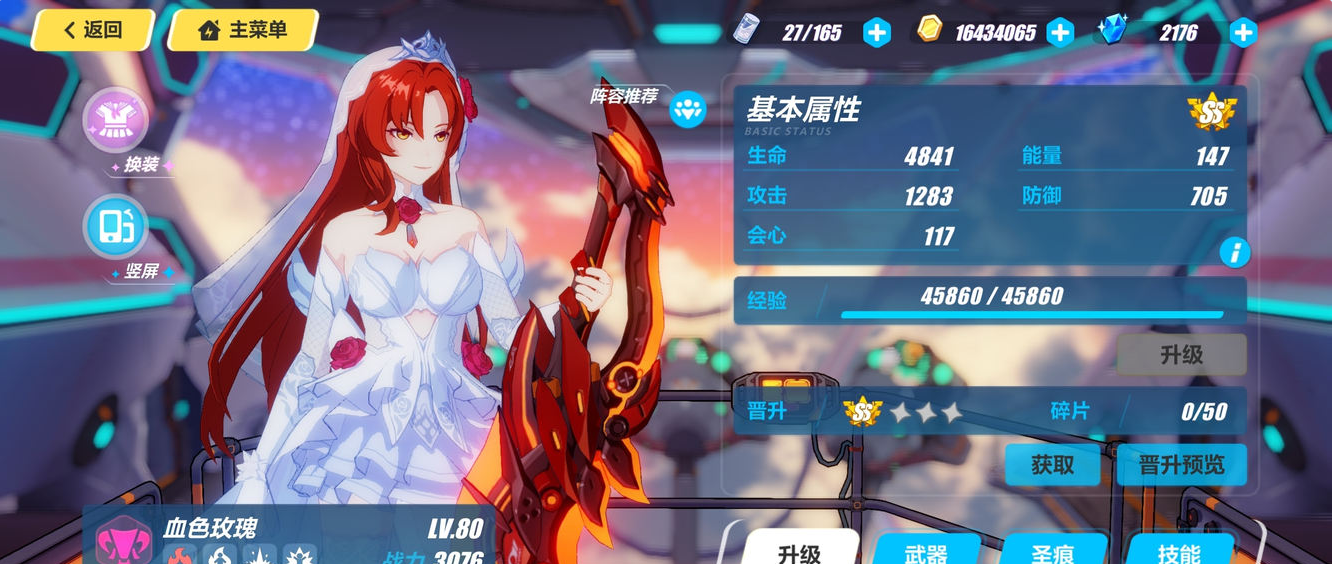Show attribute details via info icon
1332x564 pixels.
pos(1234,253)
